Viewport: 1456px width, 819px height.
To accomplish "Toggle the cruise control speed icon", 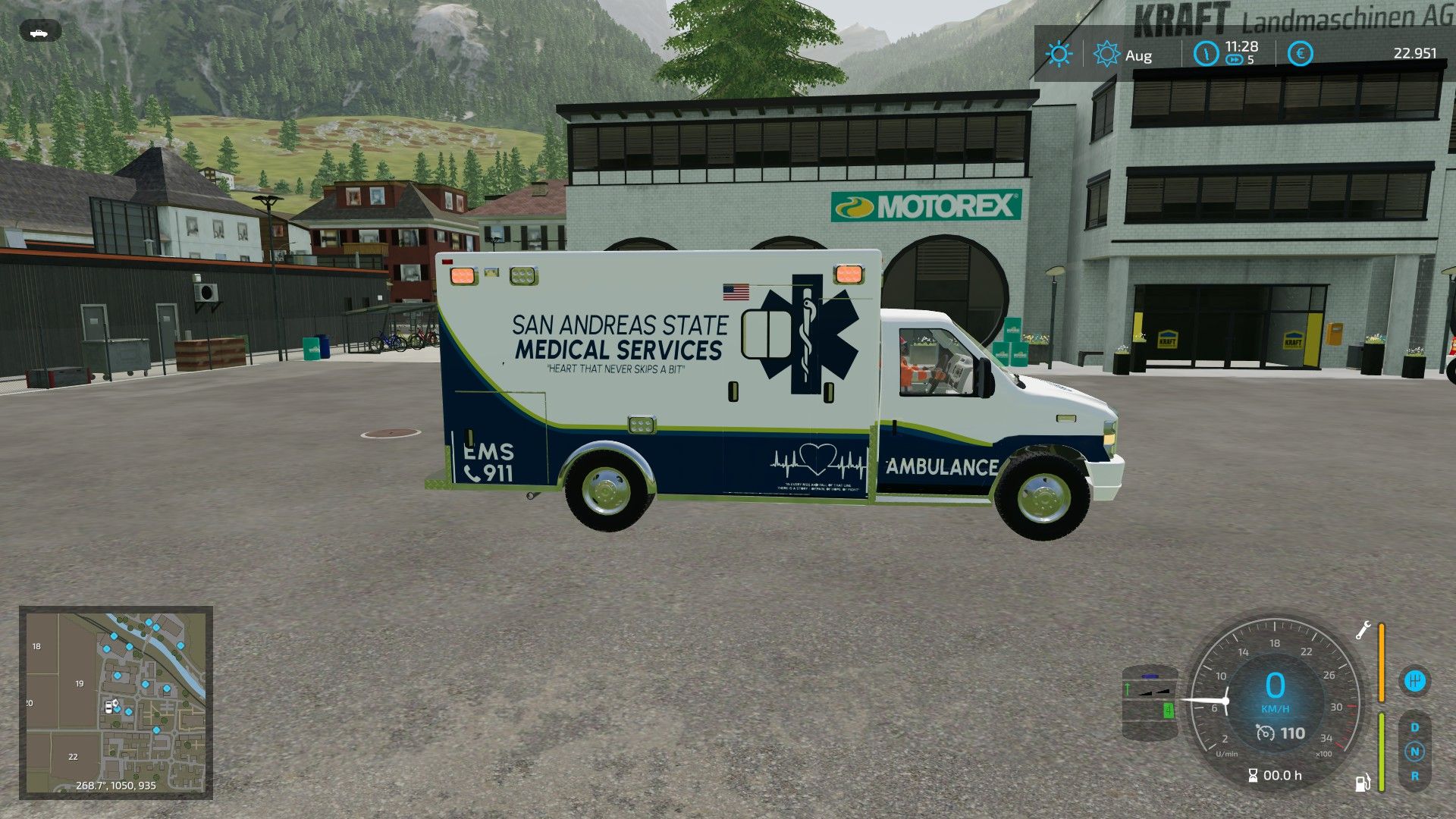I will pos(1266,733).
